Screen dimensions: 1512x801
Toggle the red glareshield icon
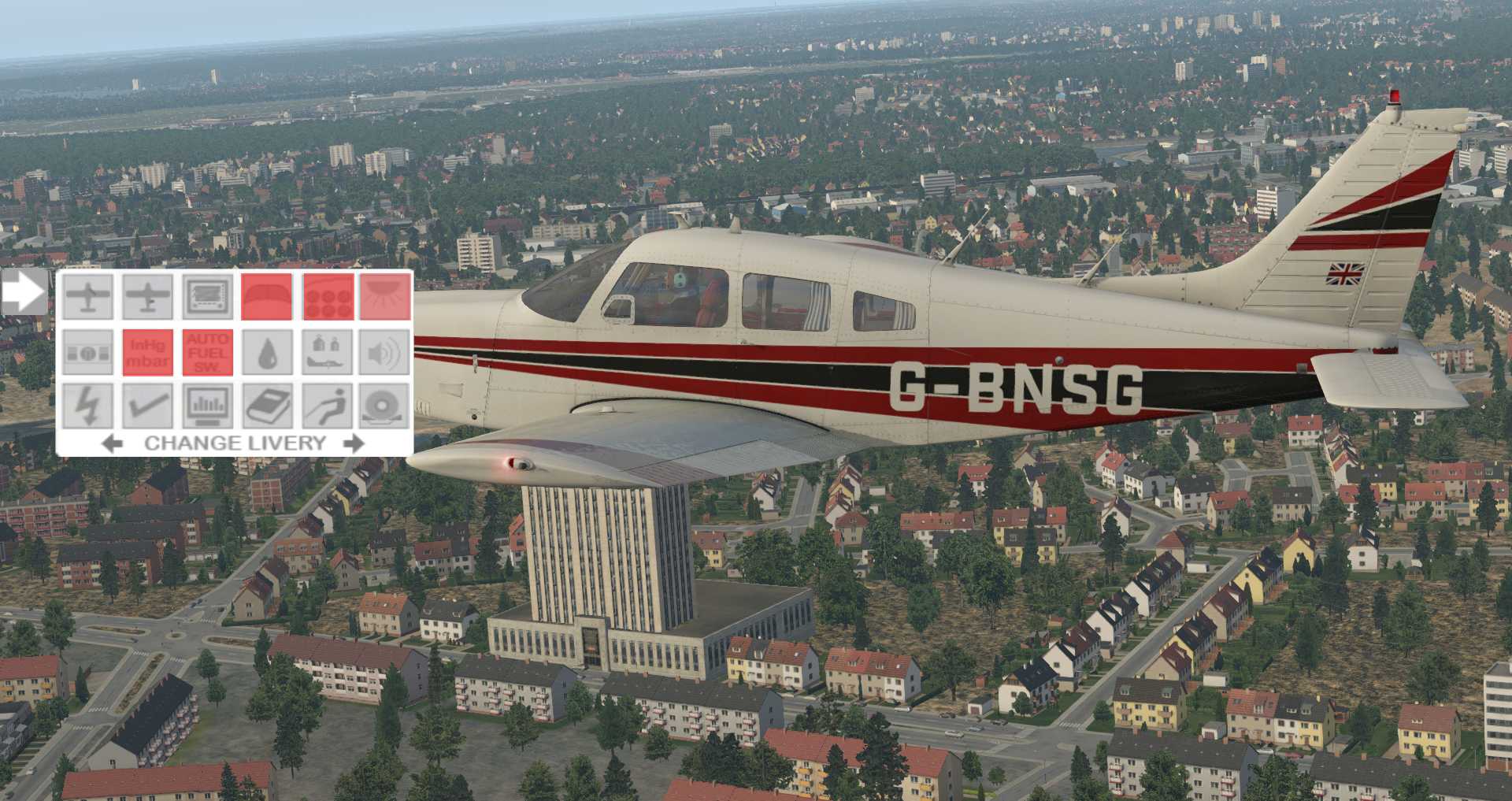click(266, 297)
